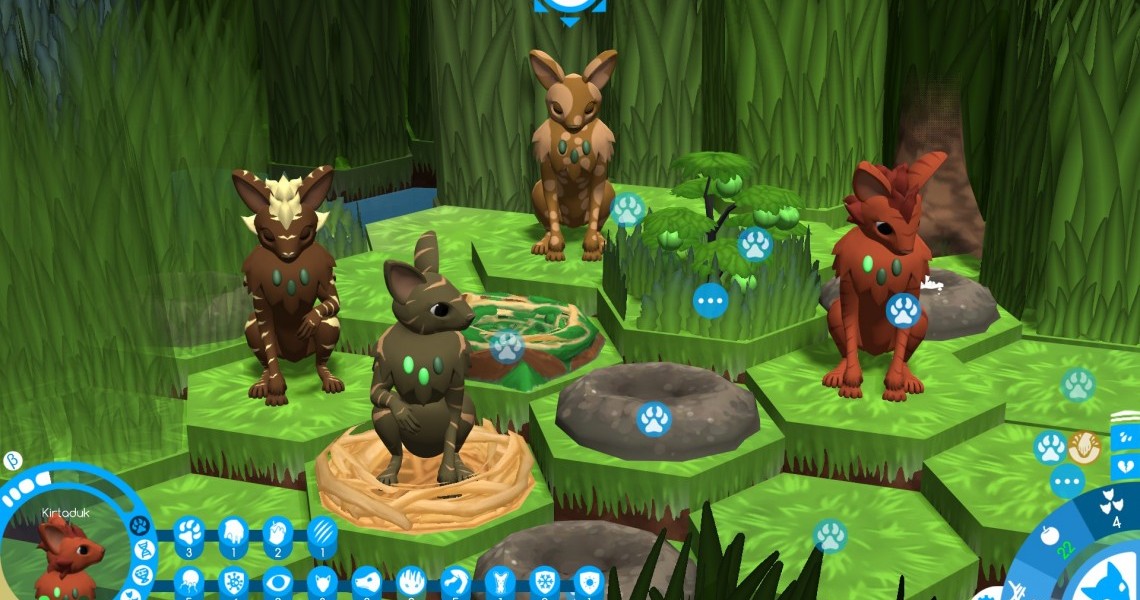
Task: Click the broken heart icon
Action: 1125,466
